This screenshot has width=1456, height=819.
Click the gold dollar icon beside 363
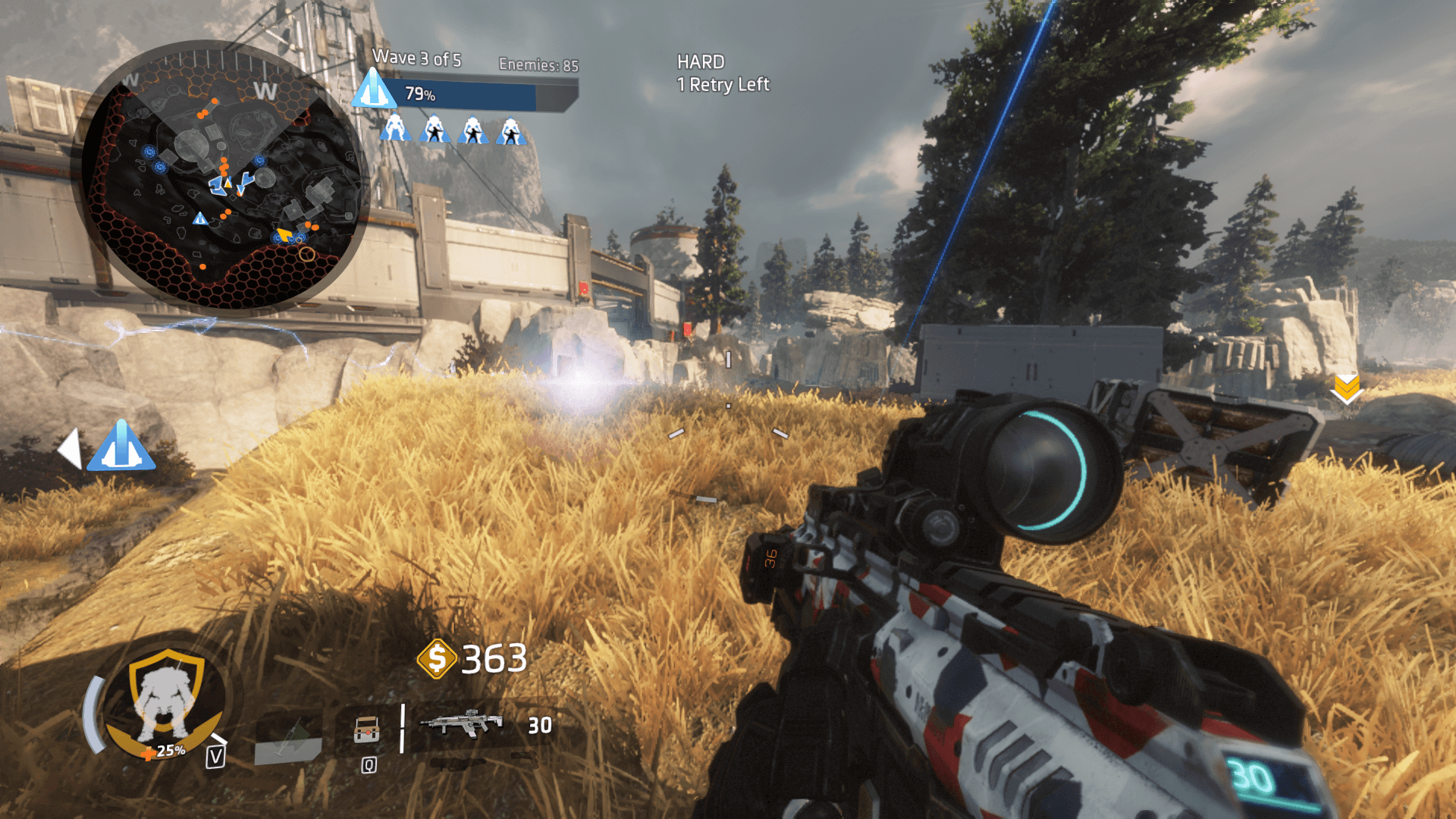click(438, 659)
